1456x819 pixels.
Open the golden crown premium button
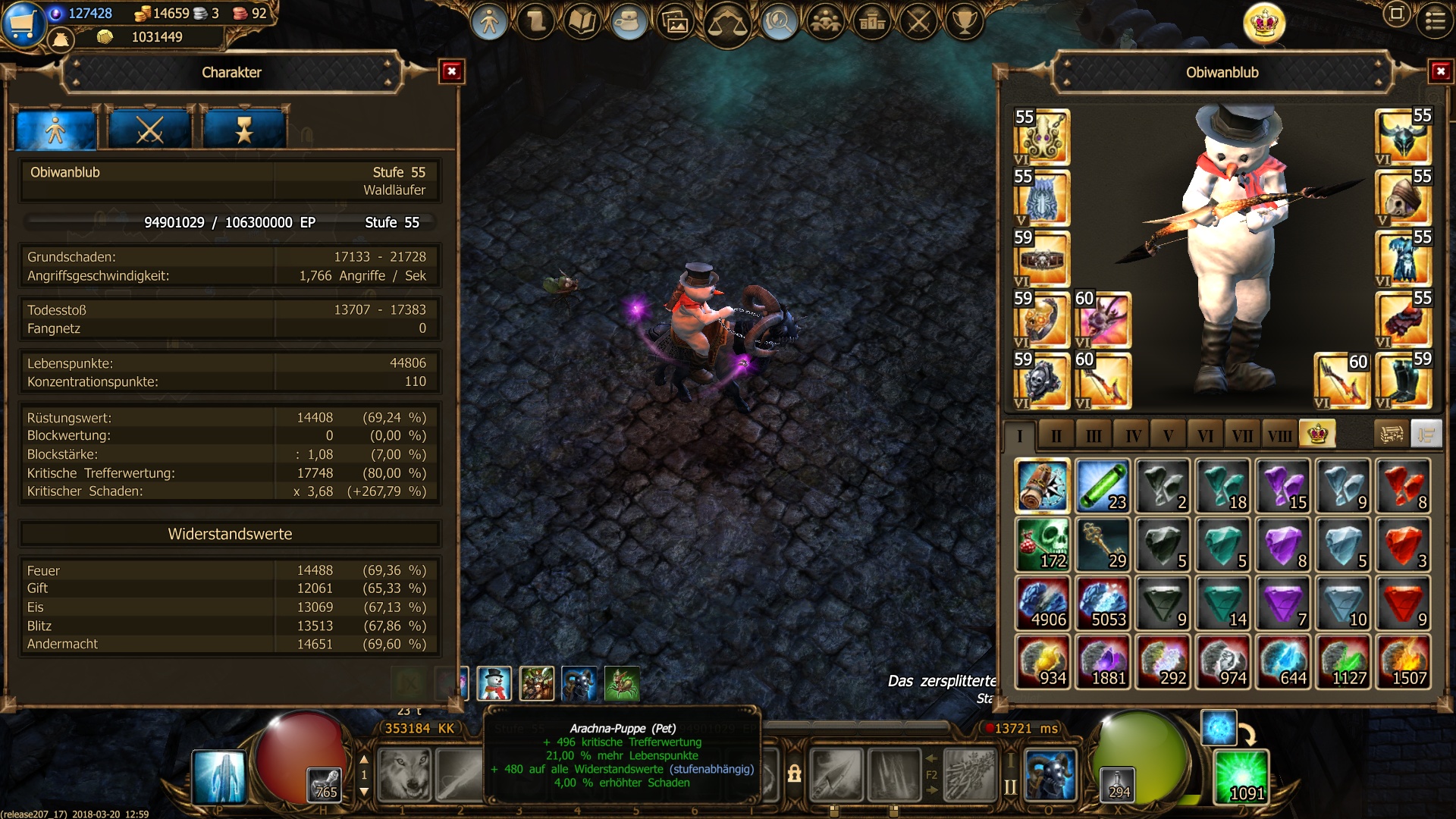1264,24
